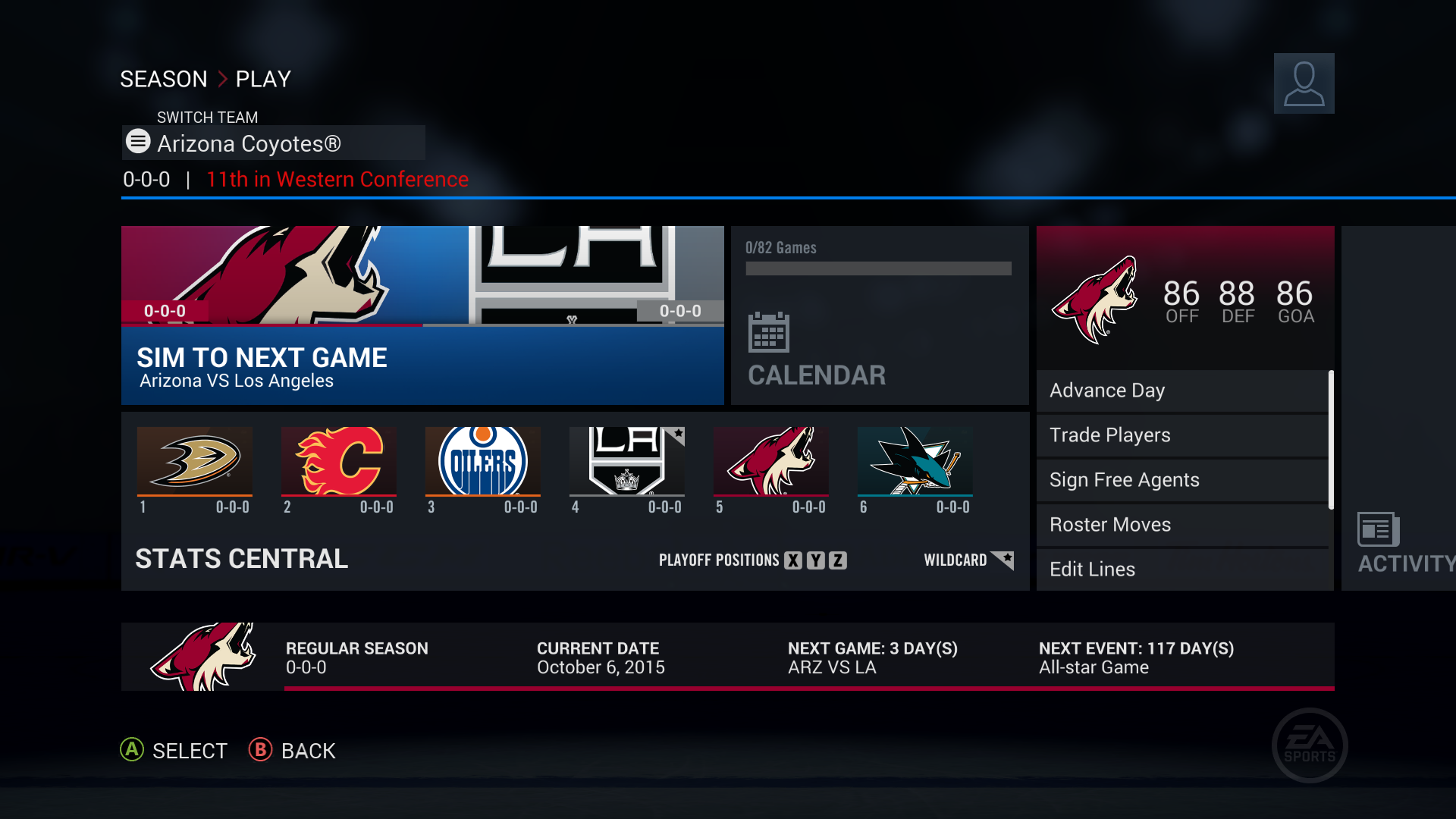Image resolution: width=1456 pixels, height=819 pixels.
Task: Open the Switch Team selector for Arizona Coyotes
Action: click(273, 143)
